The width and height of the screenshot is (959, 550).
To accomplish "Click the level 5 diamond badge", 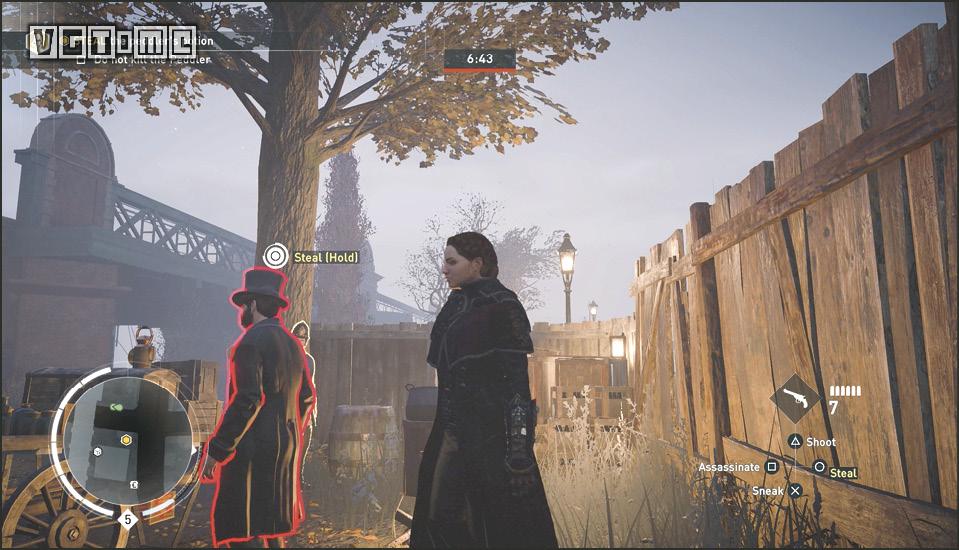I will tap(127, 518).
